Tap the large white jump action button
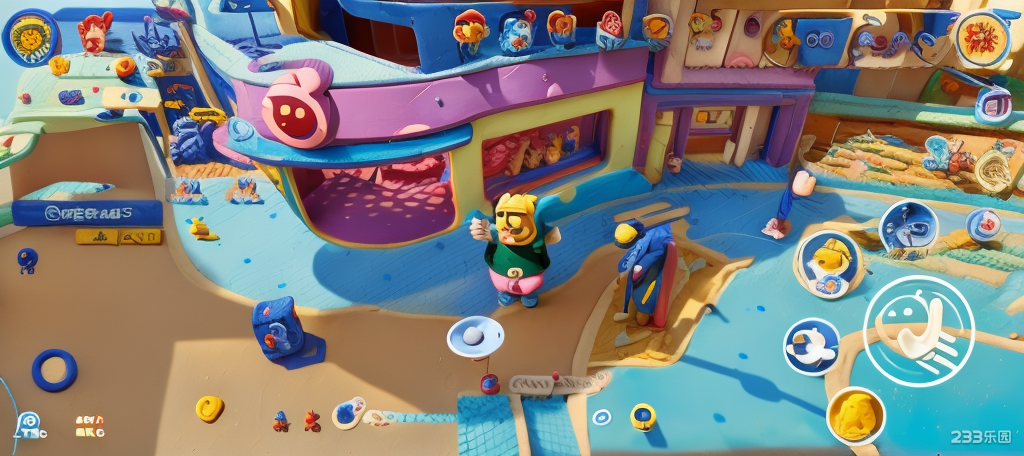Image resolution: width=1024 pixels, height=456 pixels. coord(918,331)
